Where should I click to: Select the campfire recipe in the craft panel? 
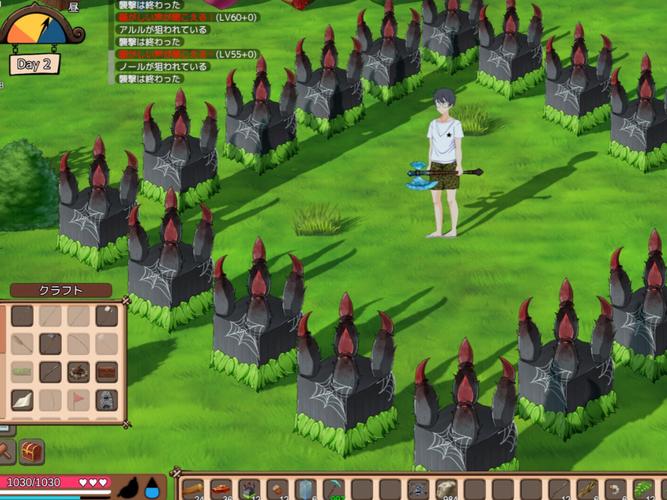click(x=77, y=372)
